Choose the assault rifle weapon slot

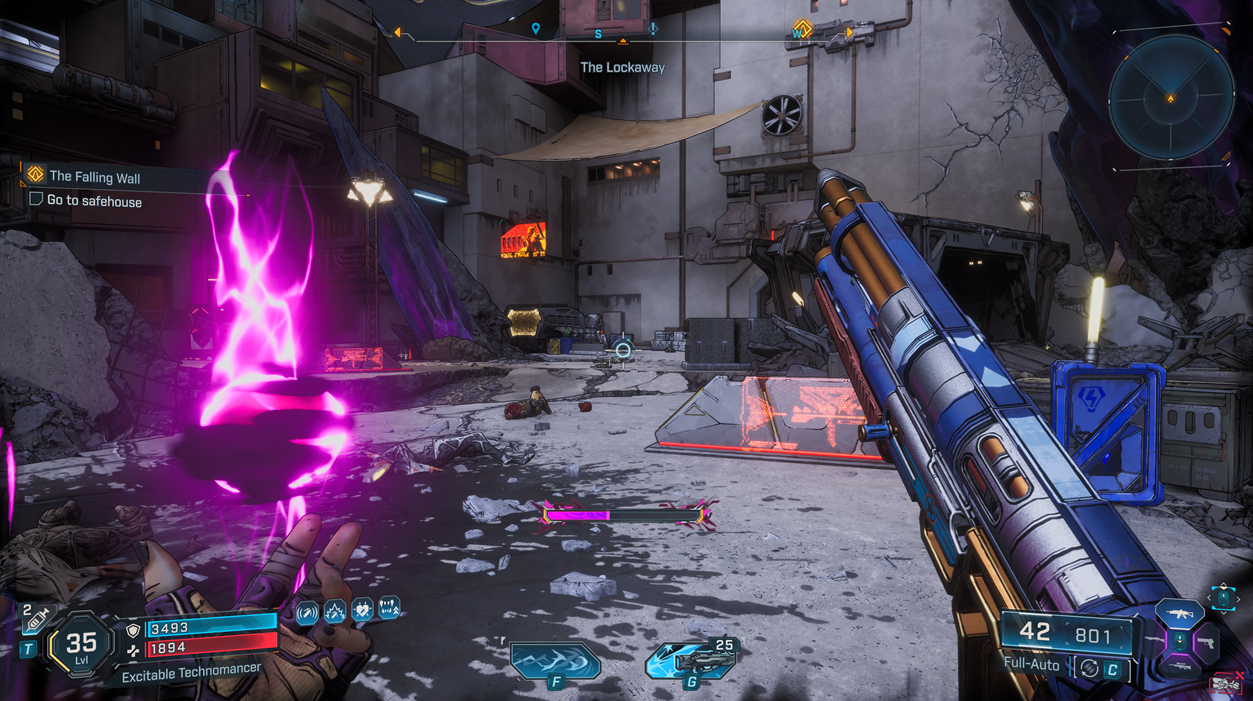tap(1177, 612)
